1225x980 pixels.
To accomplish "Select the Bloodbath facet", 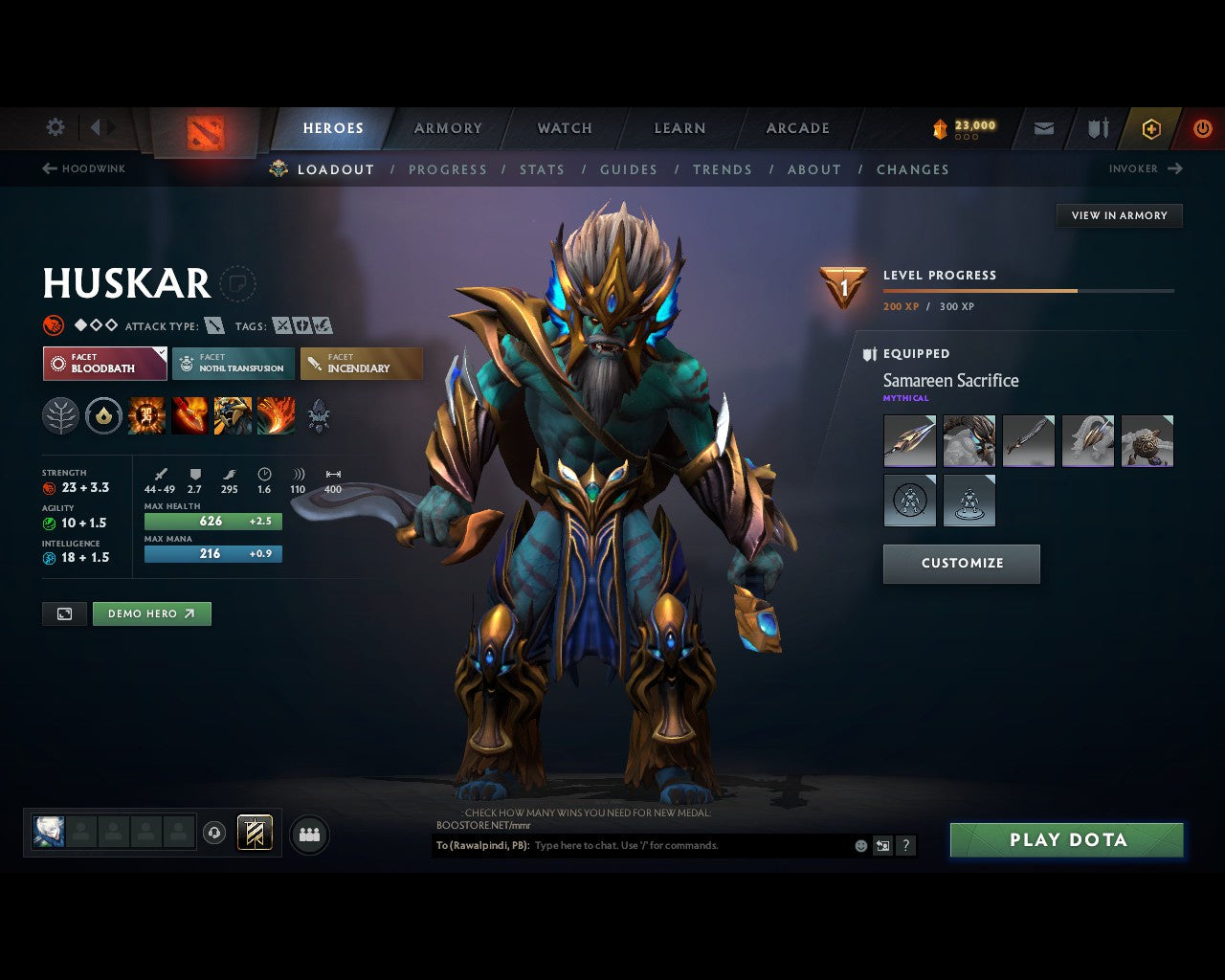I will click(x=104, y=364).
